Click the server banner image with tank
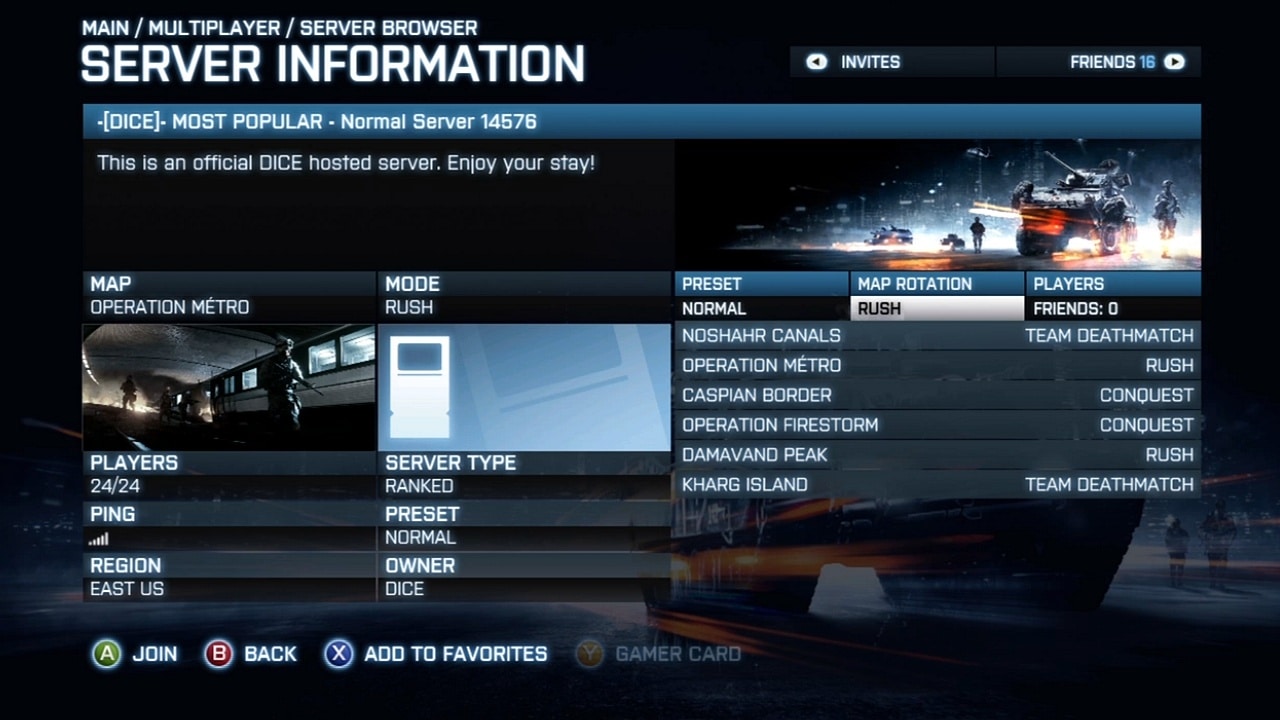 pos(937,204)
